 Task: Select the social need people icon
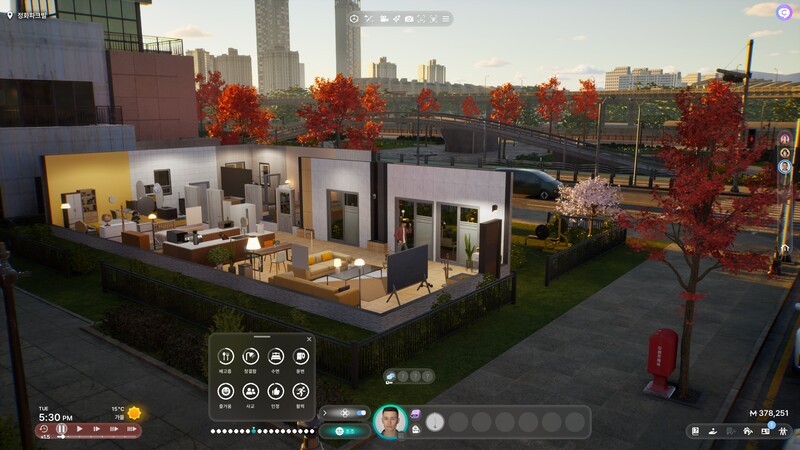251,391
